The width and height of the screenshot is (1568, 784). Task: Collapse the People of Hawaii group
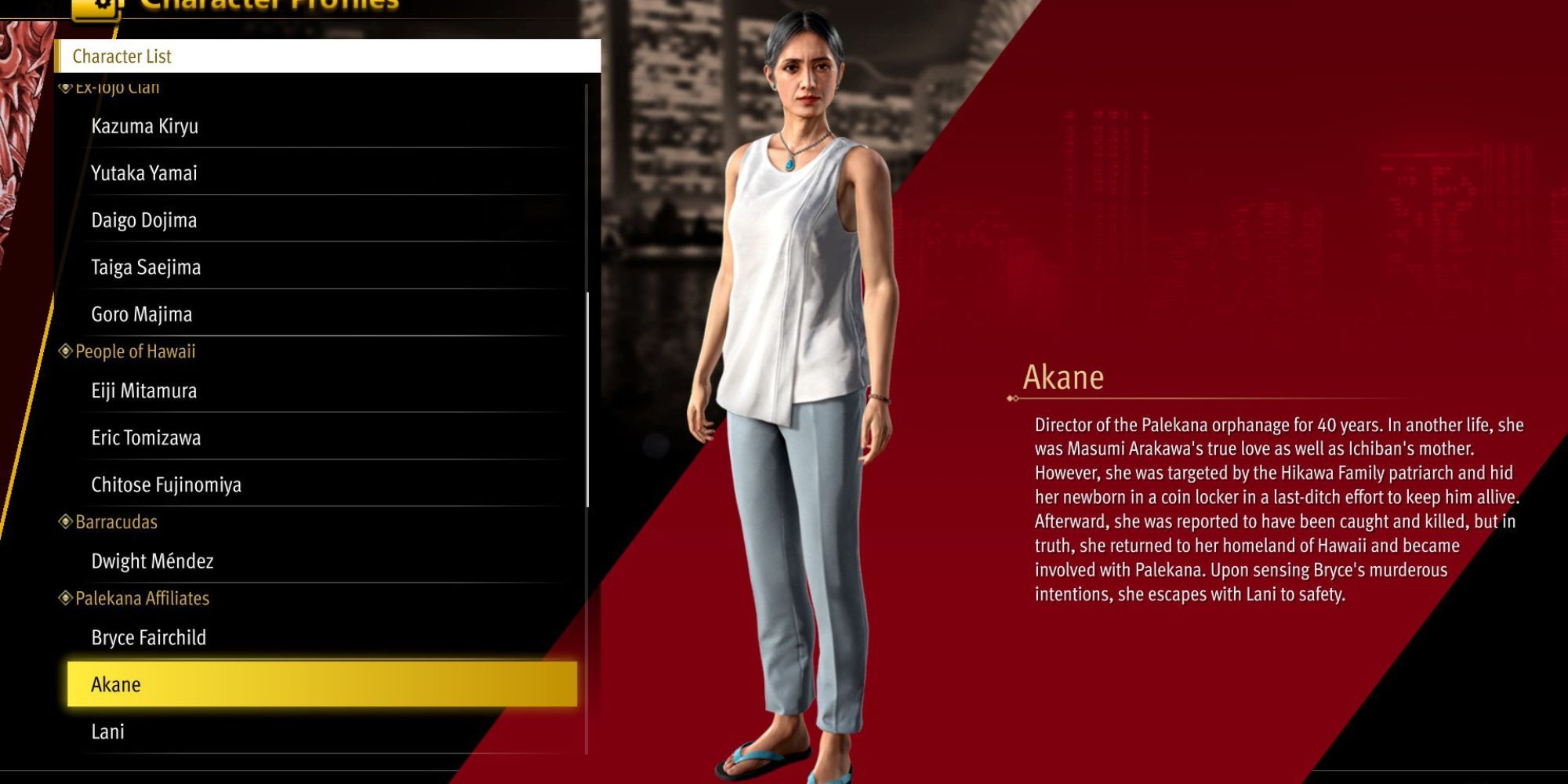[x=133, y=351]
